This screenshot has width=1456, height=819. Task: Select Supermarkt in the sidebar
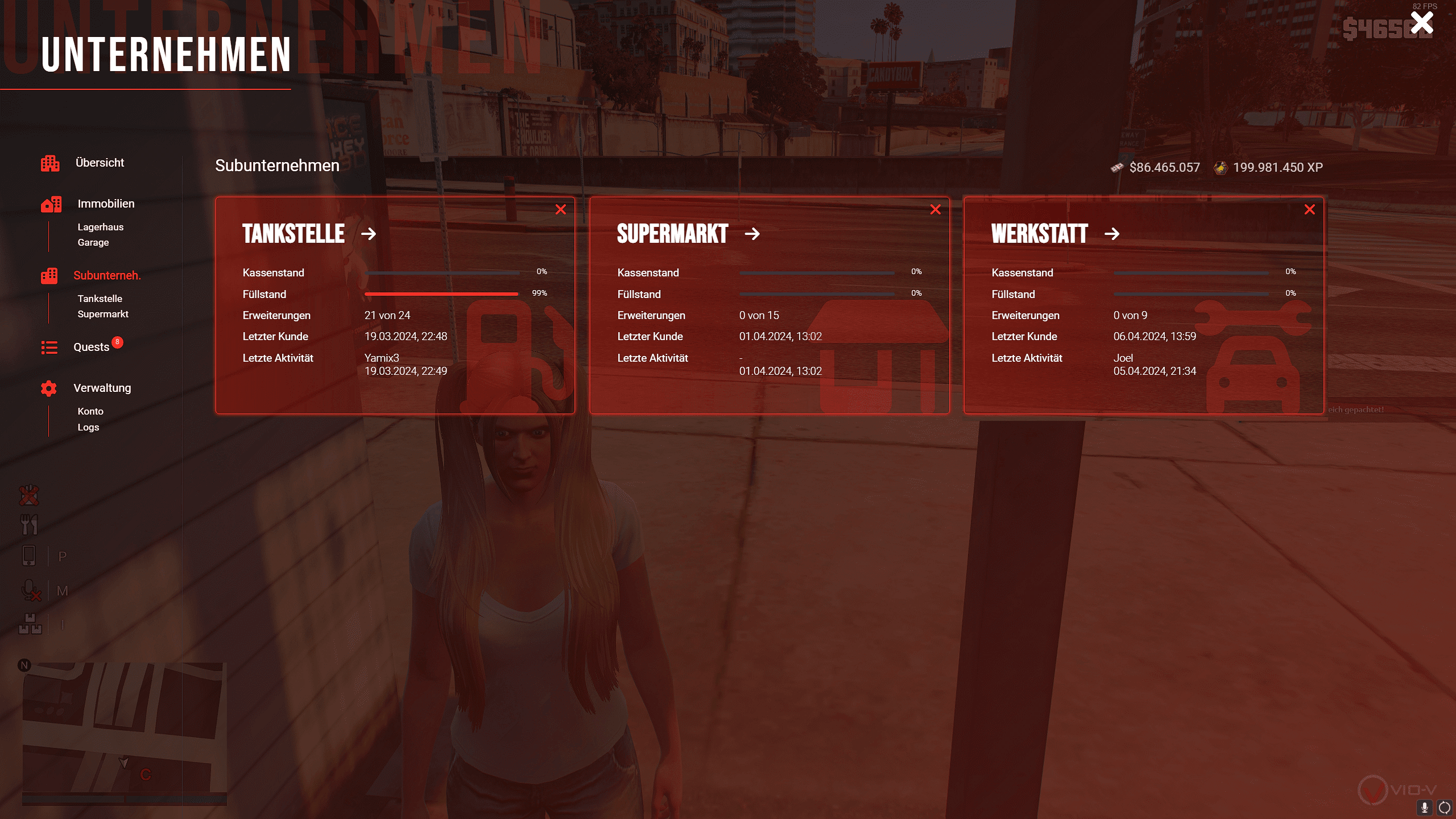point(103,314)
